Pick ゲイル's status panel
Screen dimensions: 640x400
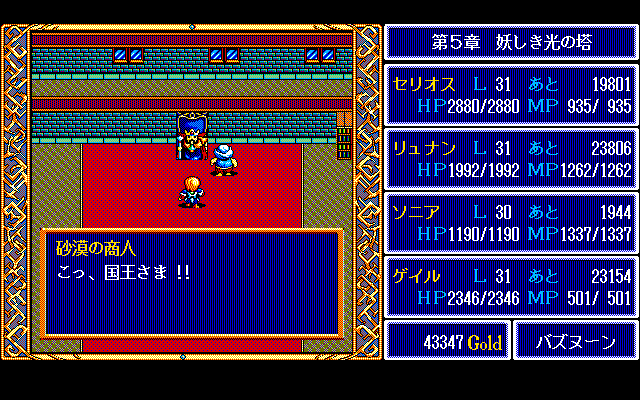(511, 286)
